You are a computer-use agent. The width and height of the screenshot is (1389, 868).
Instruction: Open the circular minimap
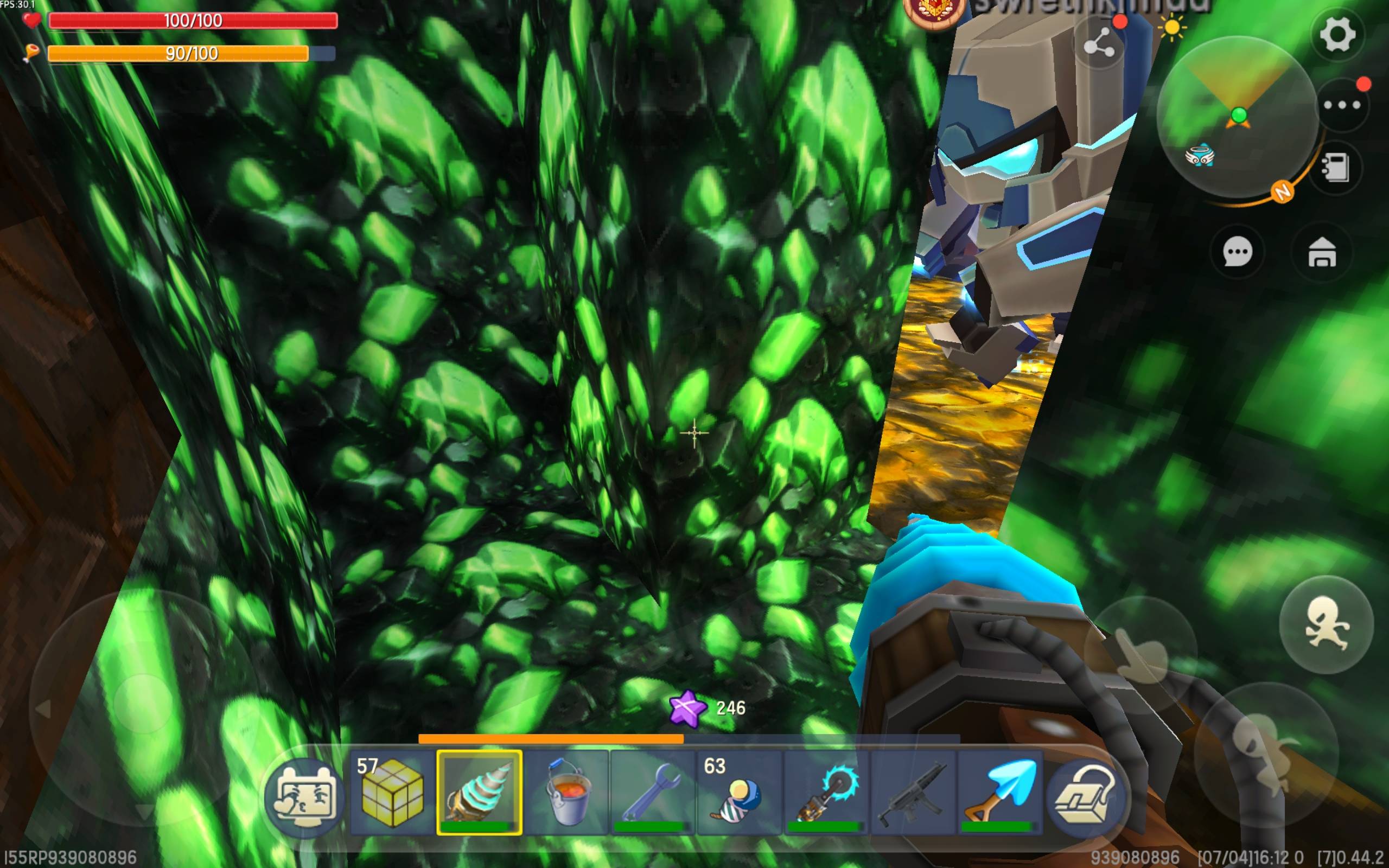[1237, 118]
